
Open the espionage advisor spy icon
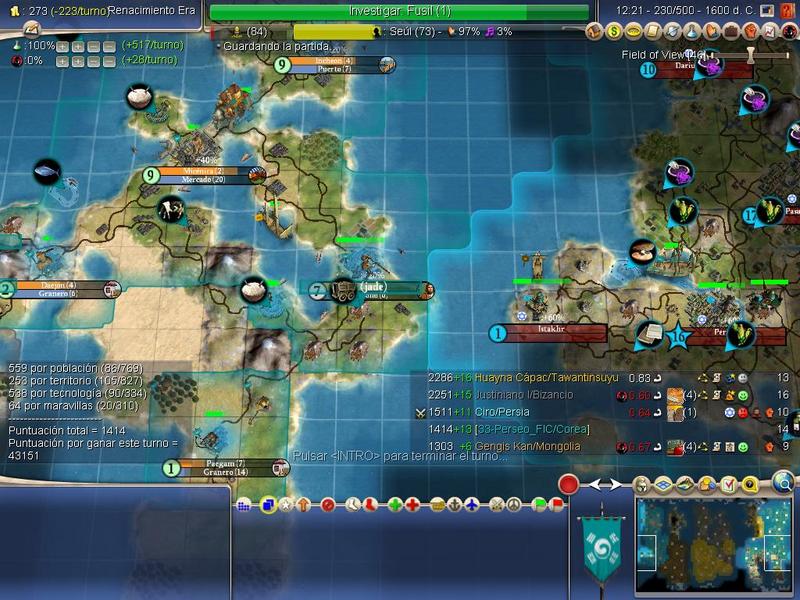pos(784,31)
